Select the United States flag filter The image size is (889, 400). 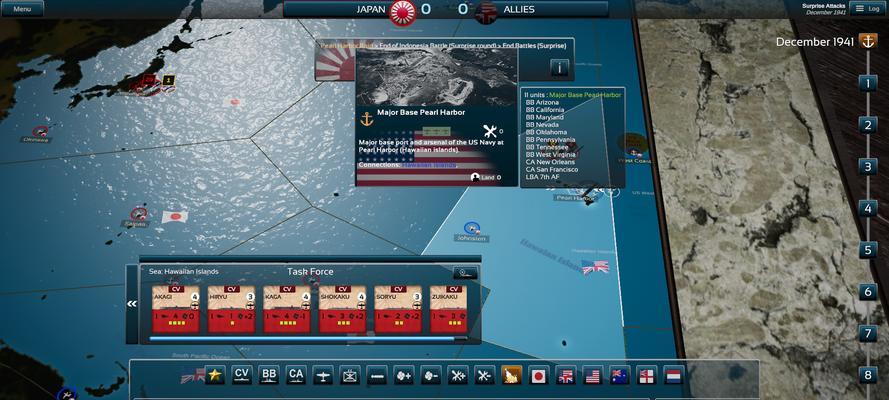click(593, 376)
